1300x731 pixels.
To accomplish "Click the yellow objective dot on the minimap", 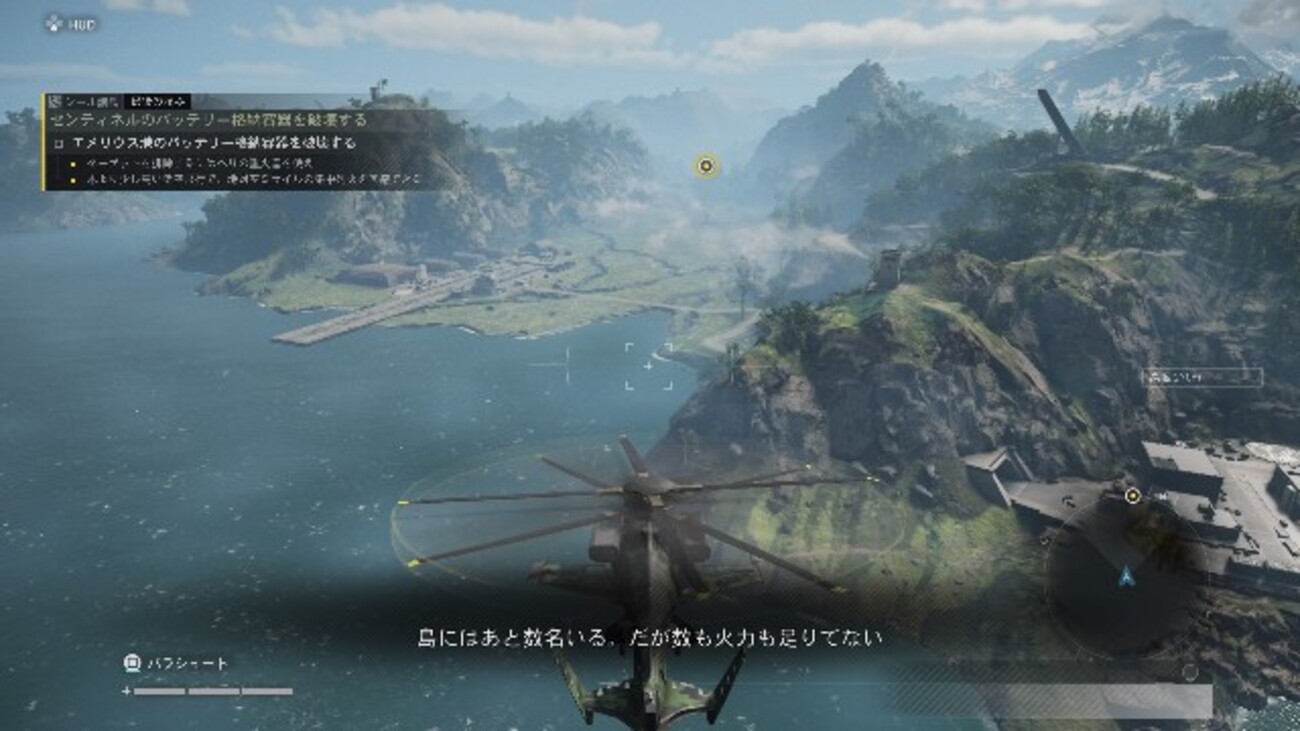I will pos(1132,495).
